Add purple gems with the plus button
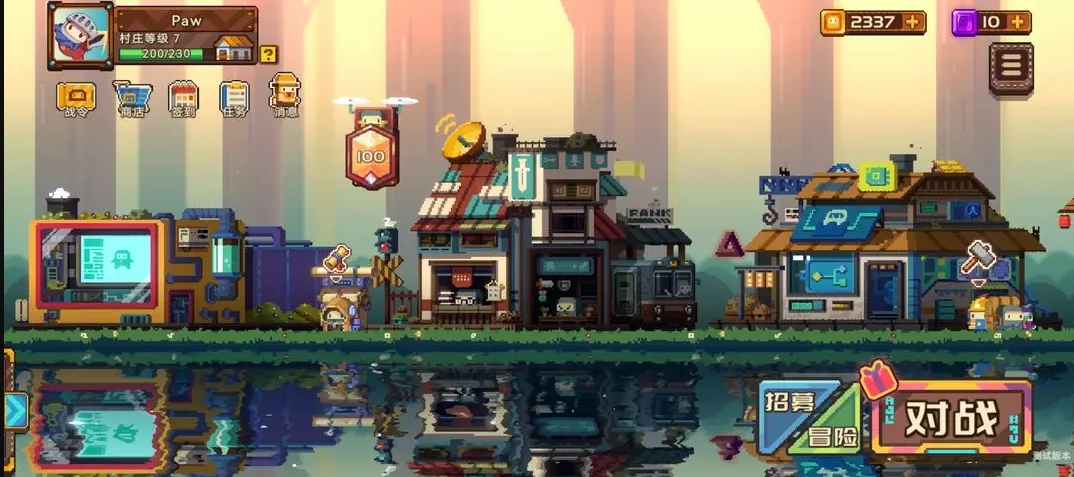The width and height of the screenshot is (1074, 477). click(1018, 22)
